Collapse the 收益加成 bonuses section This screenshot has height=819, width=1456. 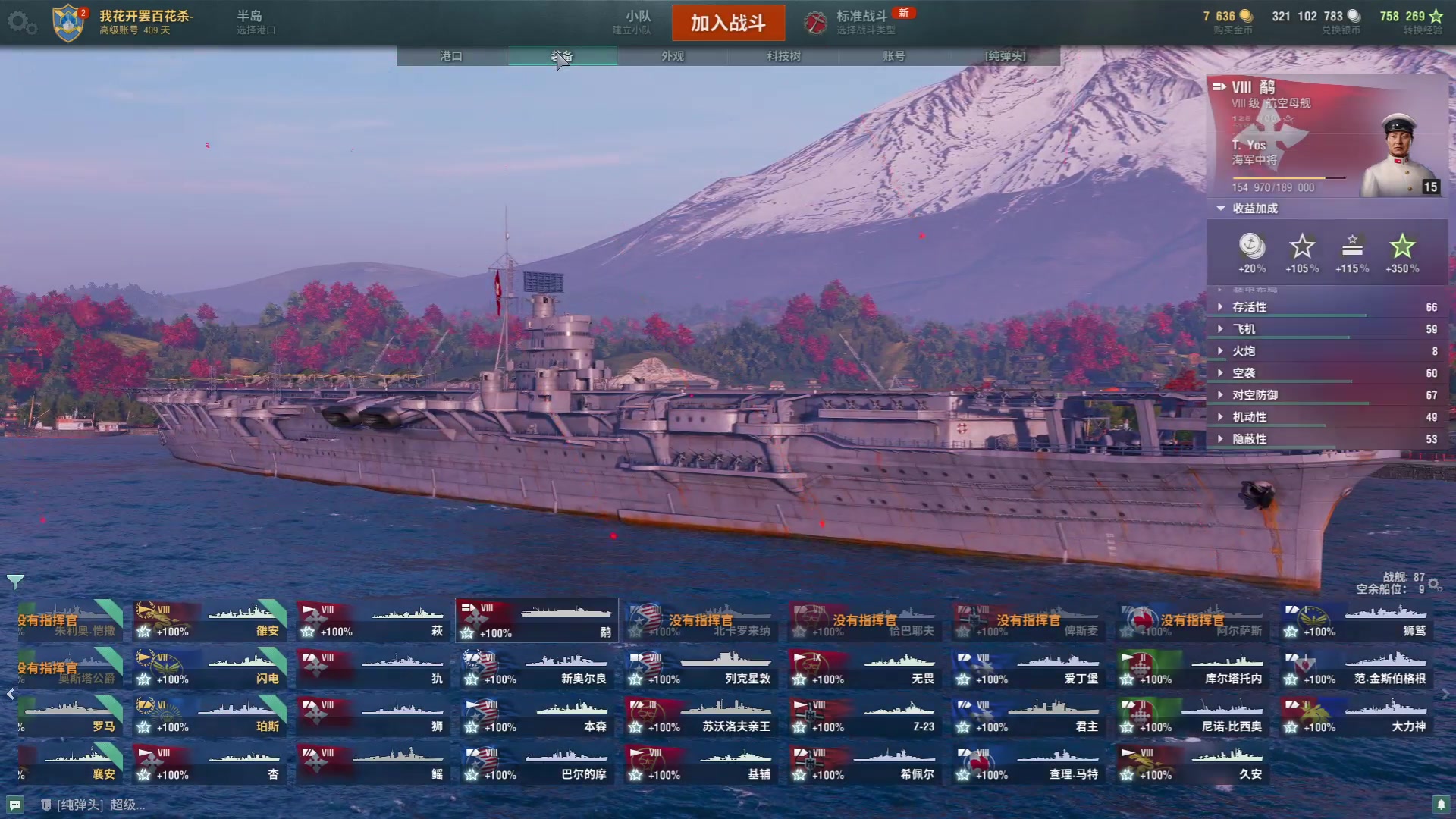pos(1254,209)
